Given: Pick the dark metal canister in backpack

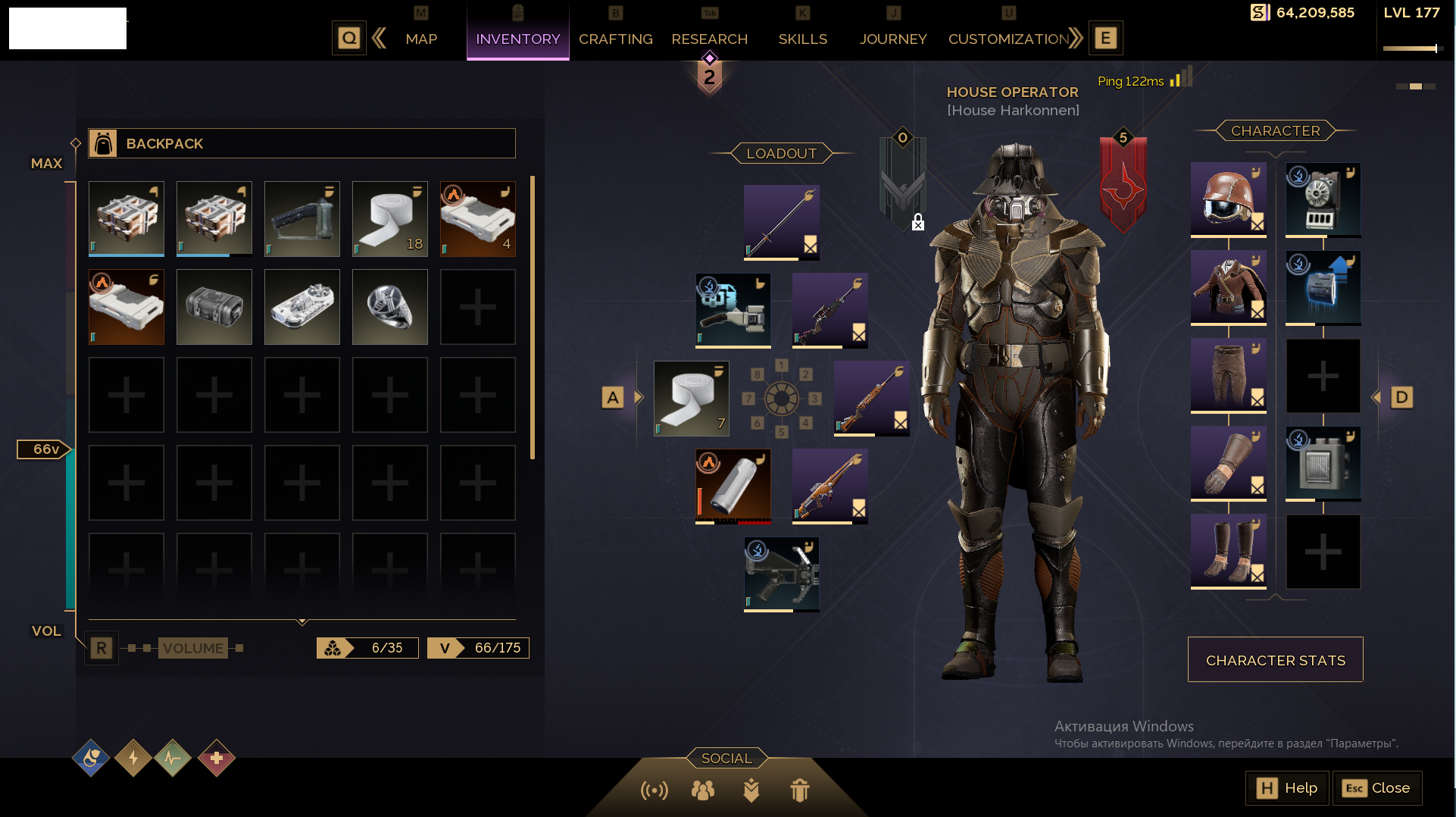Looking at the screenshot, I should pos(214,307).
